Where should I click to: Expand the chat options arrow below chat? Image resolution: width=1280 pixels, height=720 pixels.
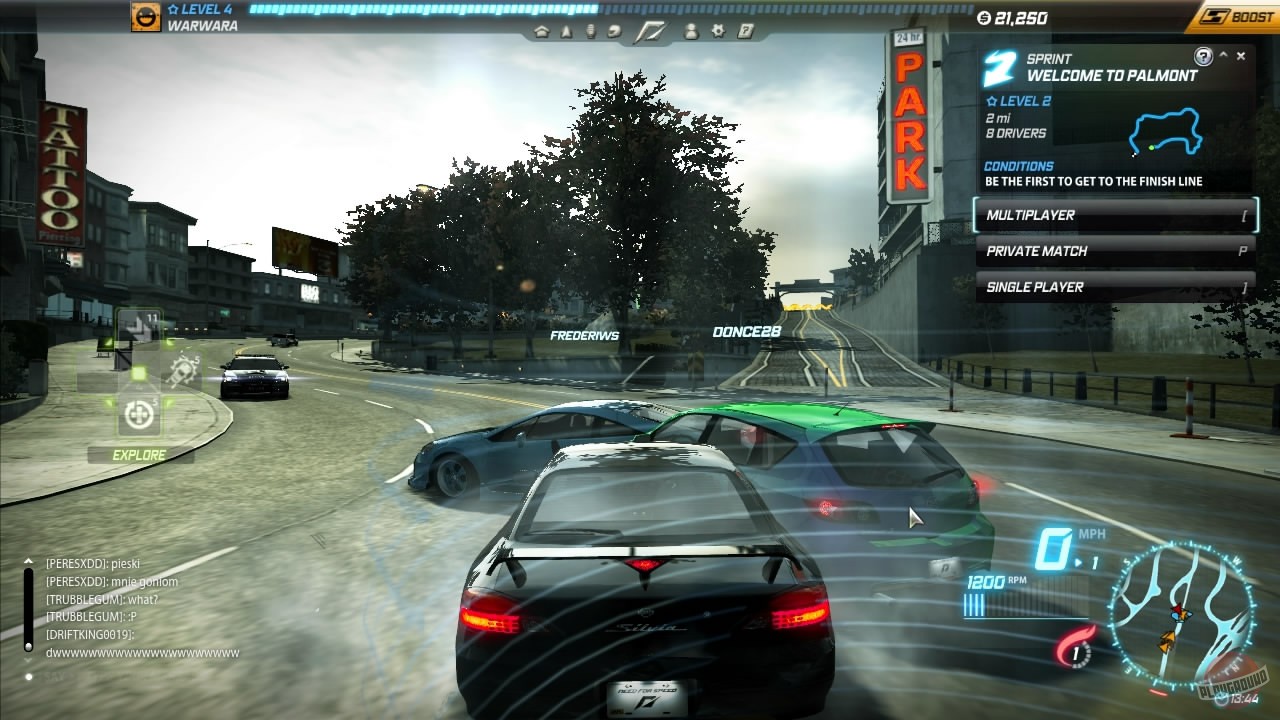click(x=28, y=660)
